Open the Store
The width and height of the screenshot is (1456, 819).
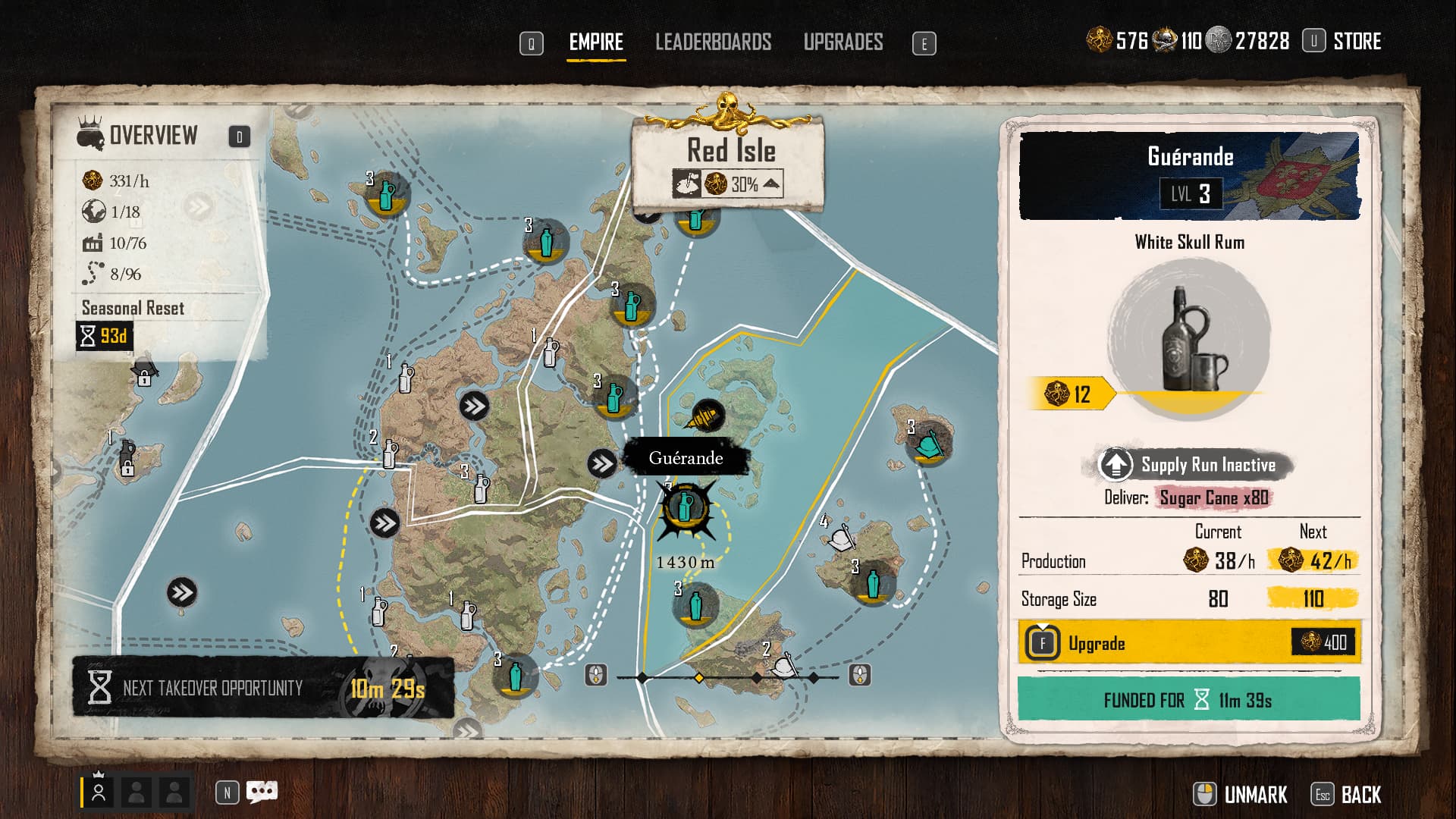(1356, 41)
